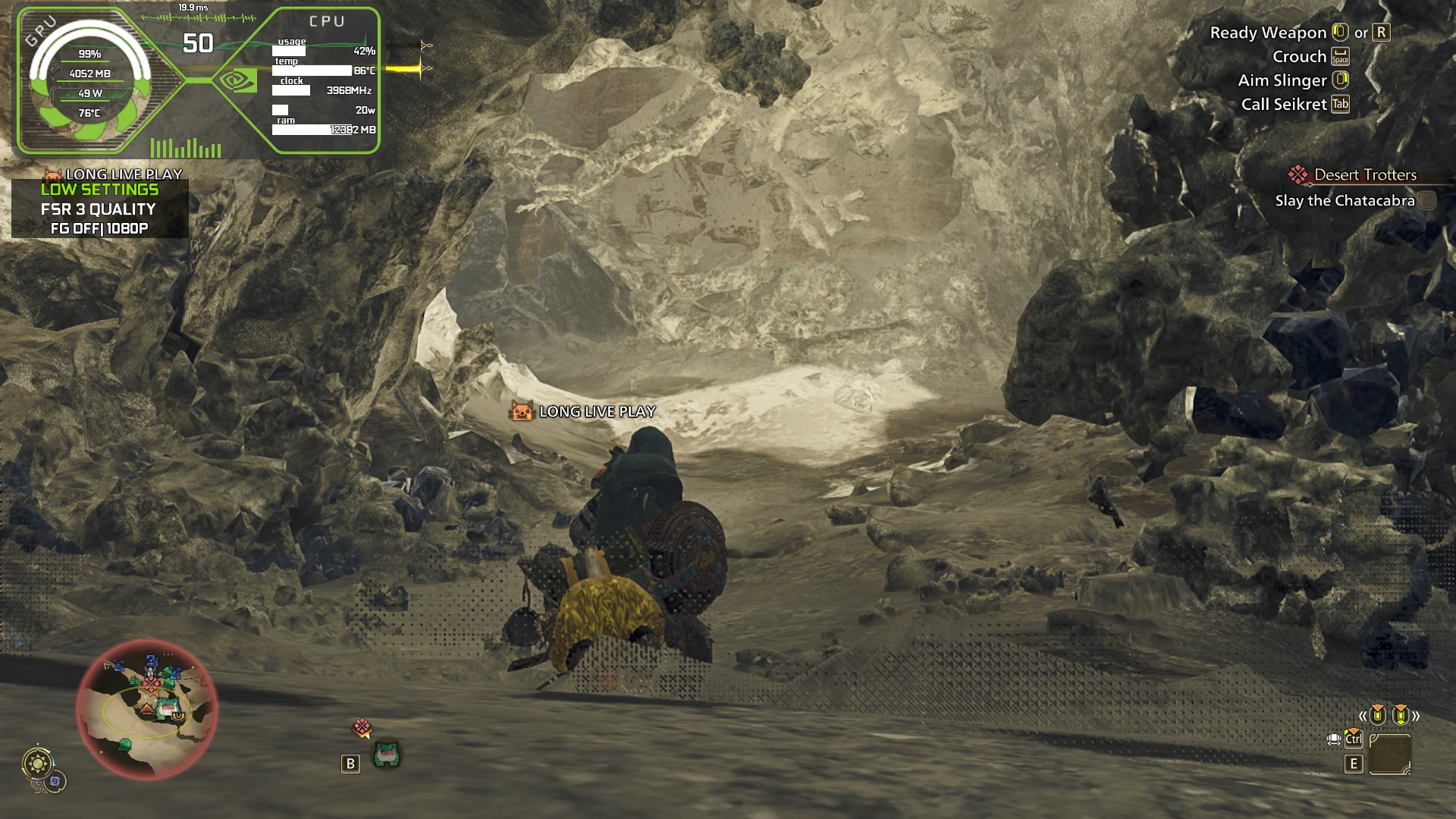This screenshot has height=819, width=1456.
Task: Click the blue swirl weather icon
Action: coord(56,781)
